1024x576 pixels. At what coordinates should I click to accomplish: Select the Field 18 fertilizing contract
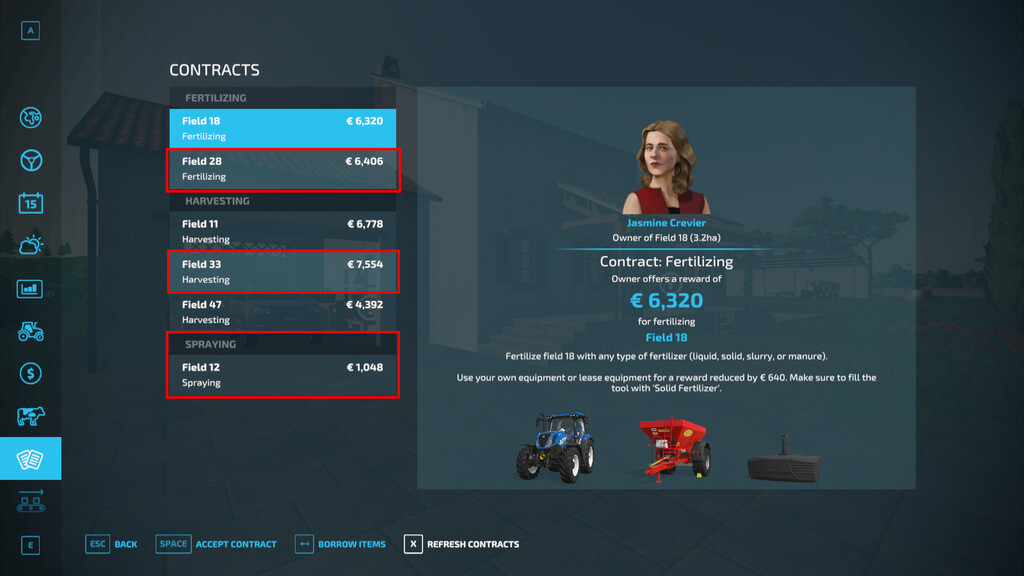click(282, 128)
